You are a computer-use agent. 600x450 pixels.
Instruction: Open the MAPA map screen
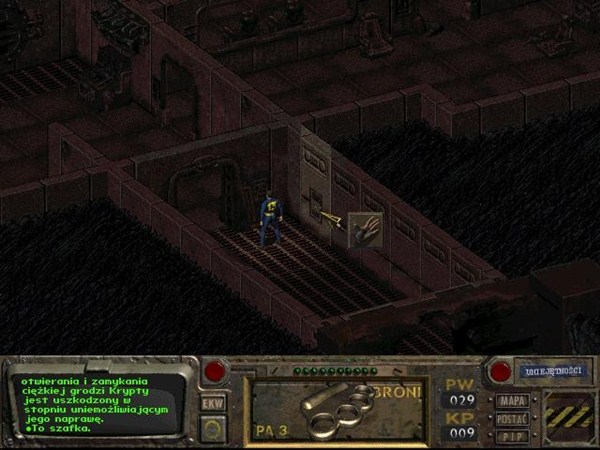[512, 401]
